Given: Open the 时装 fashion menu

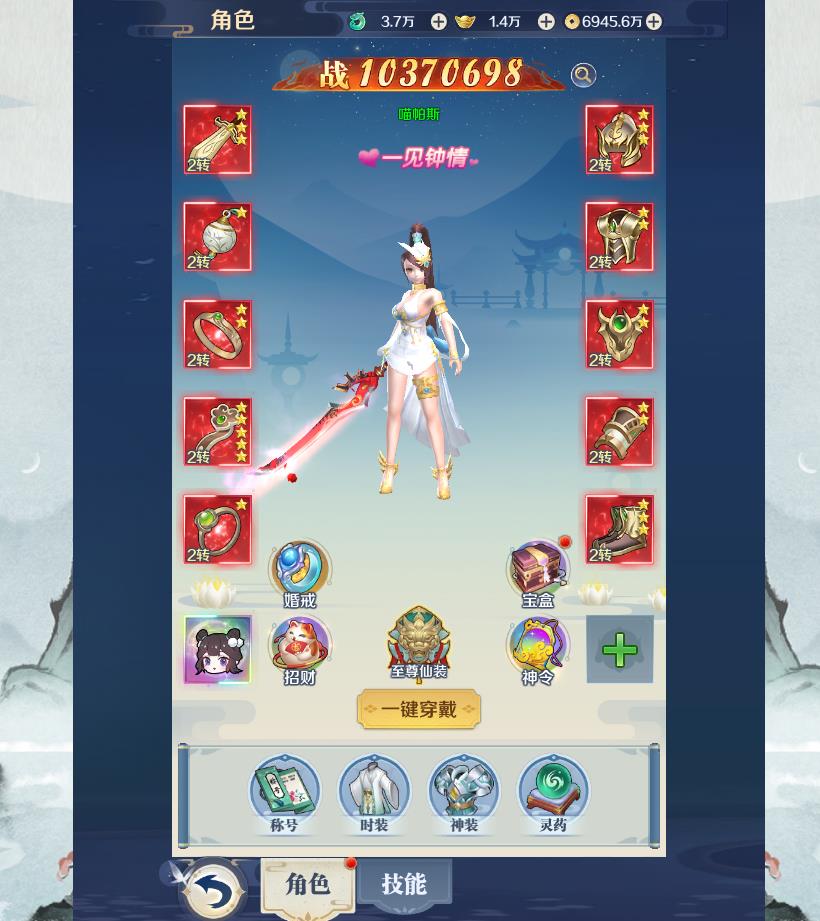Looking at the screenshot, I should [x=374, y=792].
